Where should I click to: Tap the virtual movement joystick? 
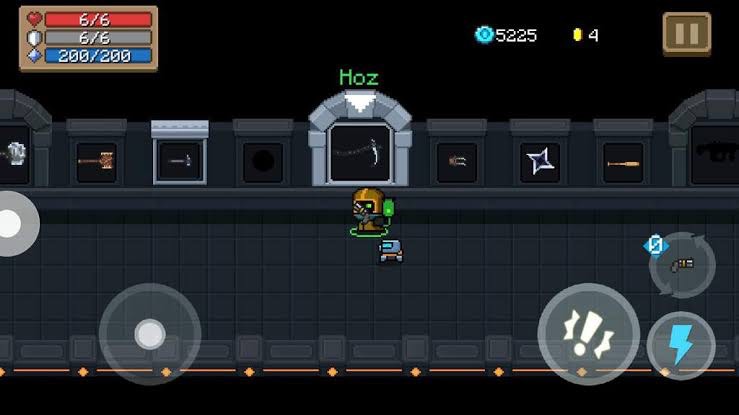tap(150, 334)
